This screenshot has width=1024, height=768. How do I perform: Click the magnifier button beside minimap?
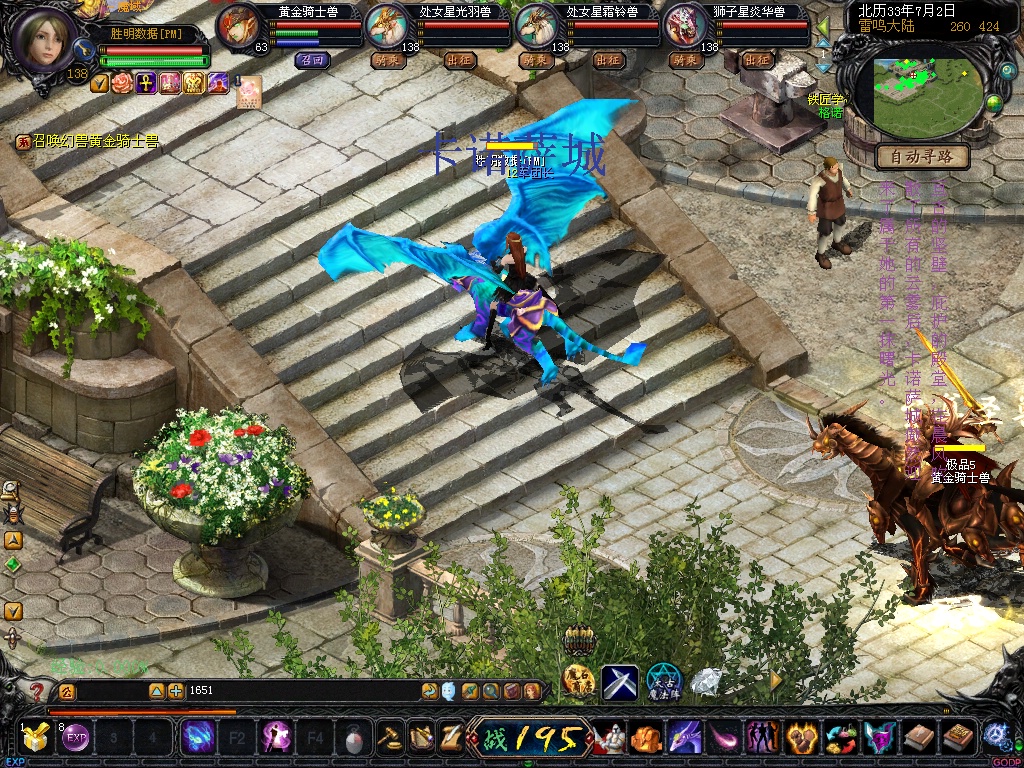(1008, 72)
